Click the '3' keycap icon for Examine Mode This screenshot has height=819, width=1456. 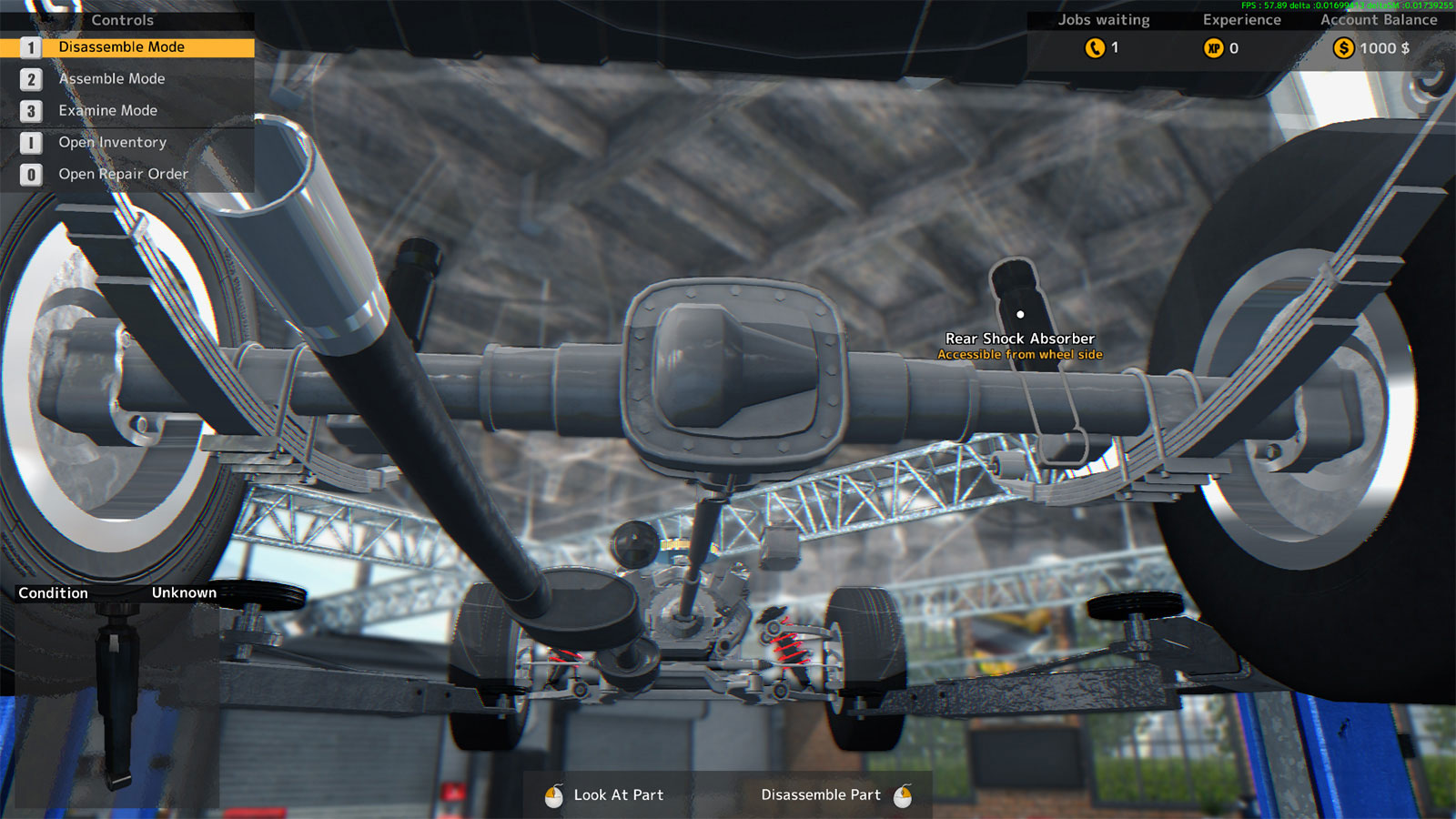tap(32, 110)
